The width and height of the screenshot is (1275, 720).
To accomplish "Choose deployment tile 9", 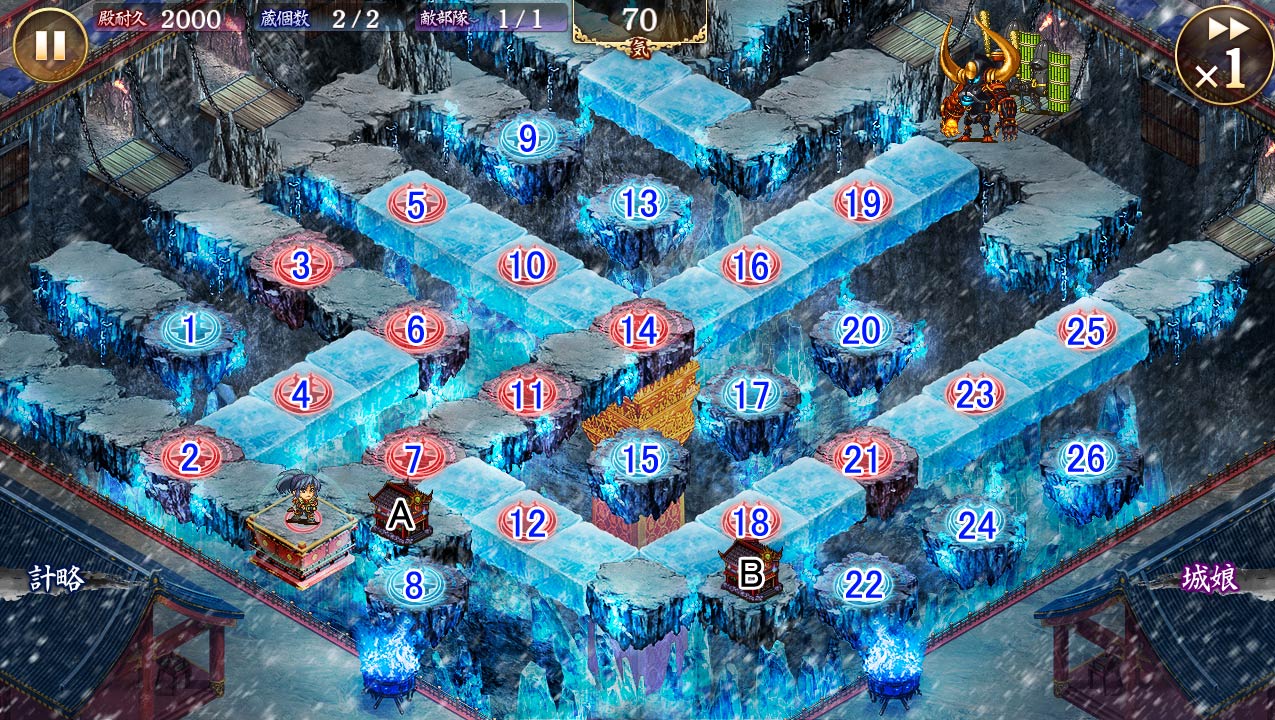I will tap(527, 138).
